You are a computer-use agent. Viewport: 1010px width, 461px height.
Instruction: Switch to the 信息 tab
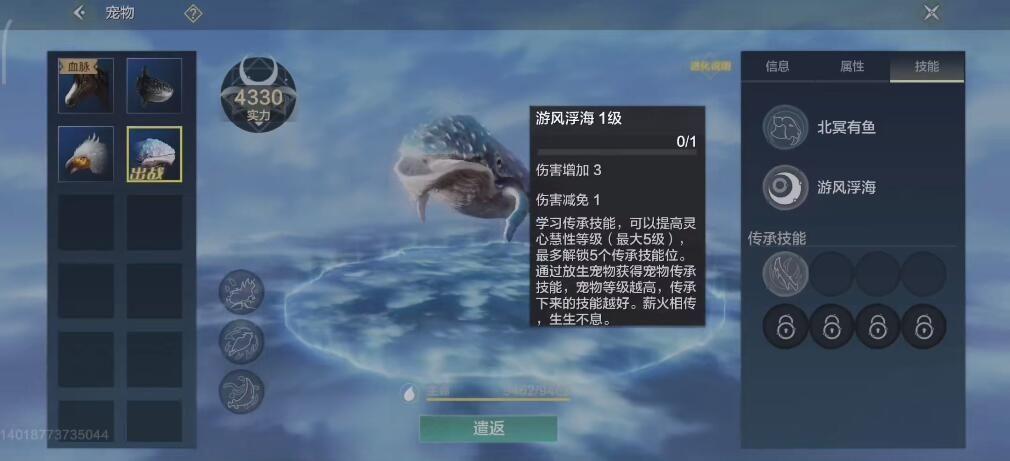pos(777,67)
